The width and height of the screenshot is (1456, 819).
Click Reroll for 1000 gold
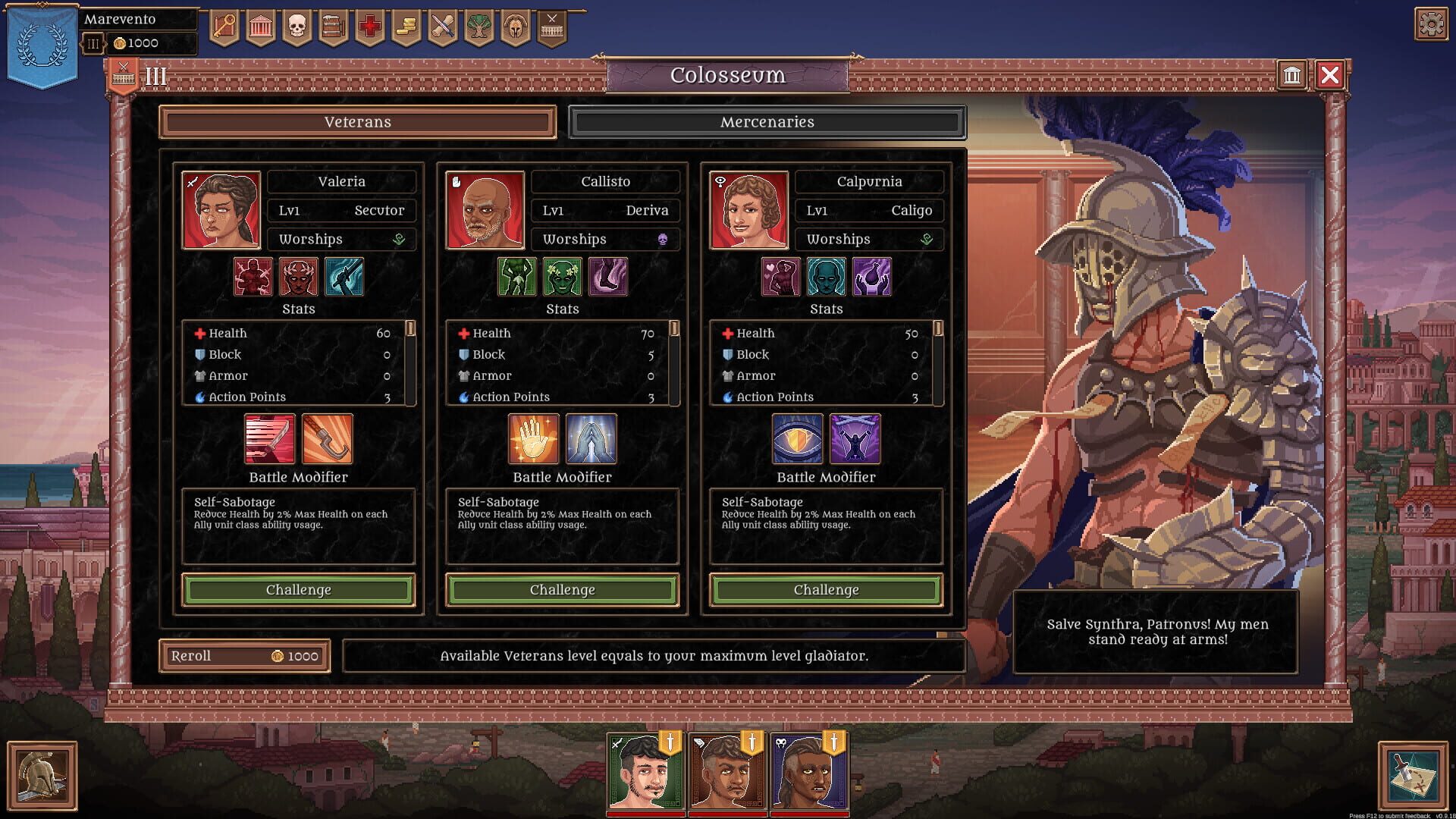click(243, 655)
